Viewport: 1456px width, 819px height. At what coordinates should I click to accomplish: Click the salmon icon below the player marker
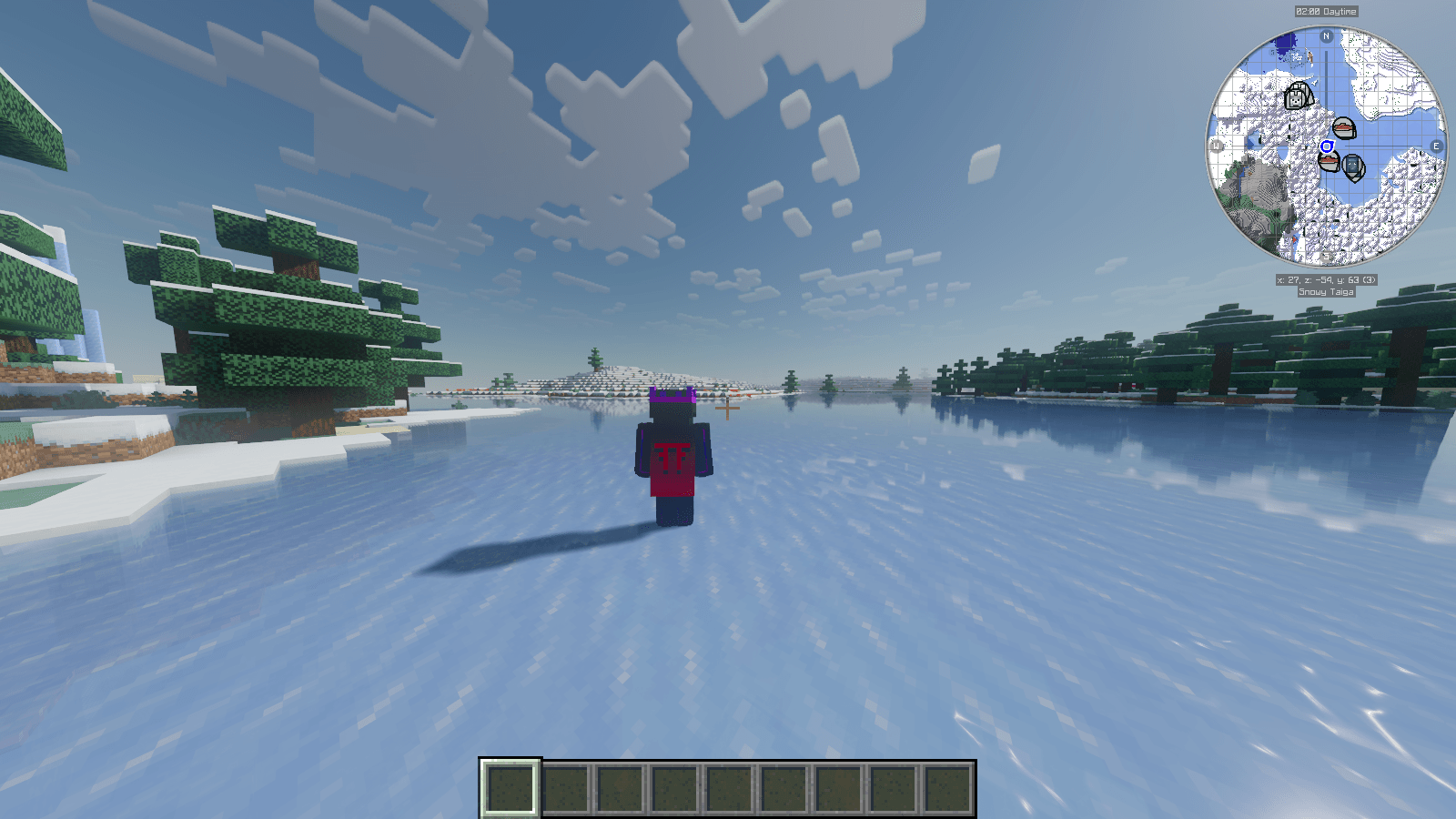pyautogui.click(x=1329, y=160)
